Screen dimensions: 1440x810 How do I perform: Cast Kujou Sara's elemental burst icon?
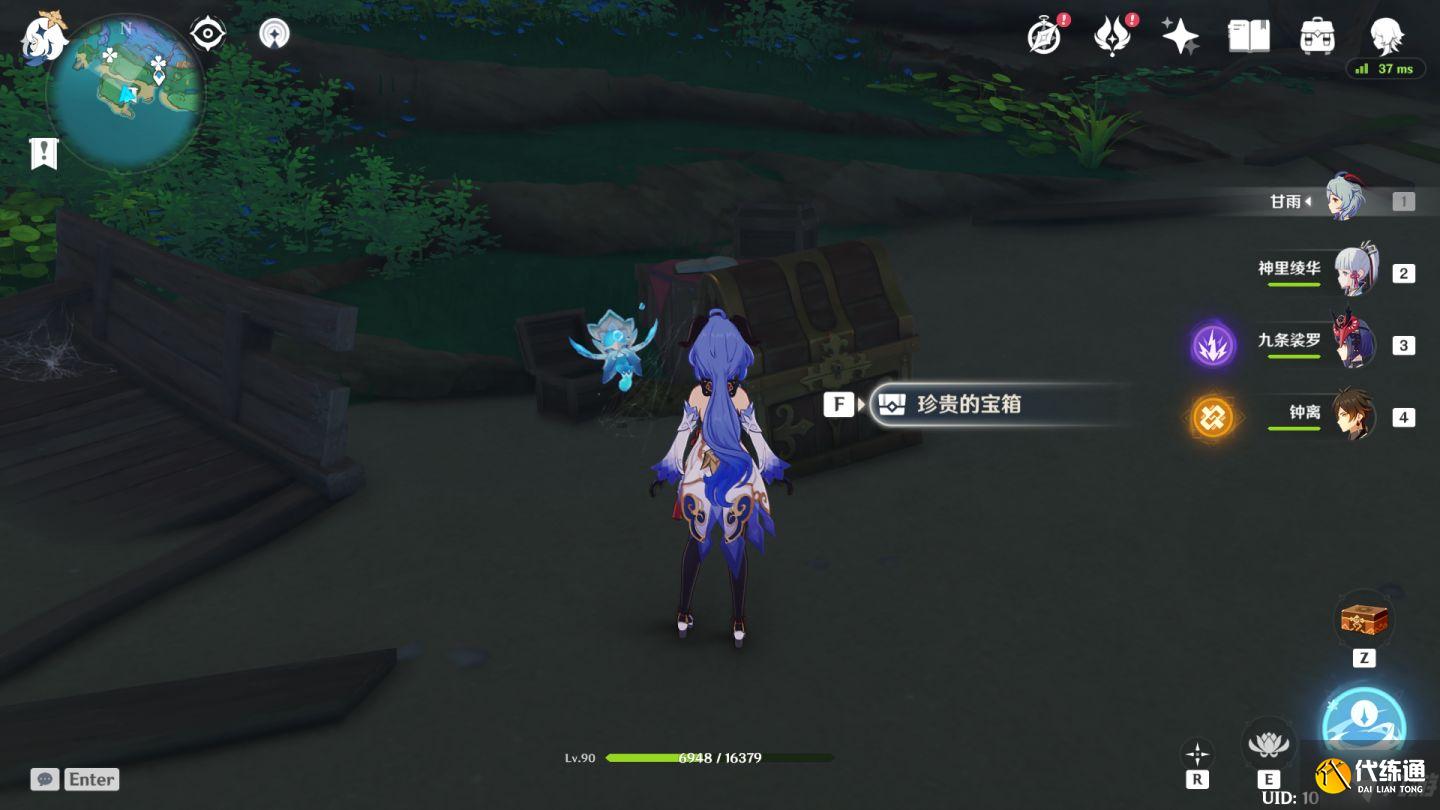(1213, 346)
